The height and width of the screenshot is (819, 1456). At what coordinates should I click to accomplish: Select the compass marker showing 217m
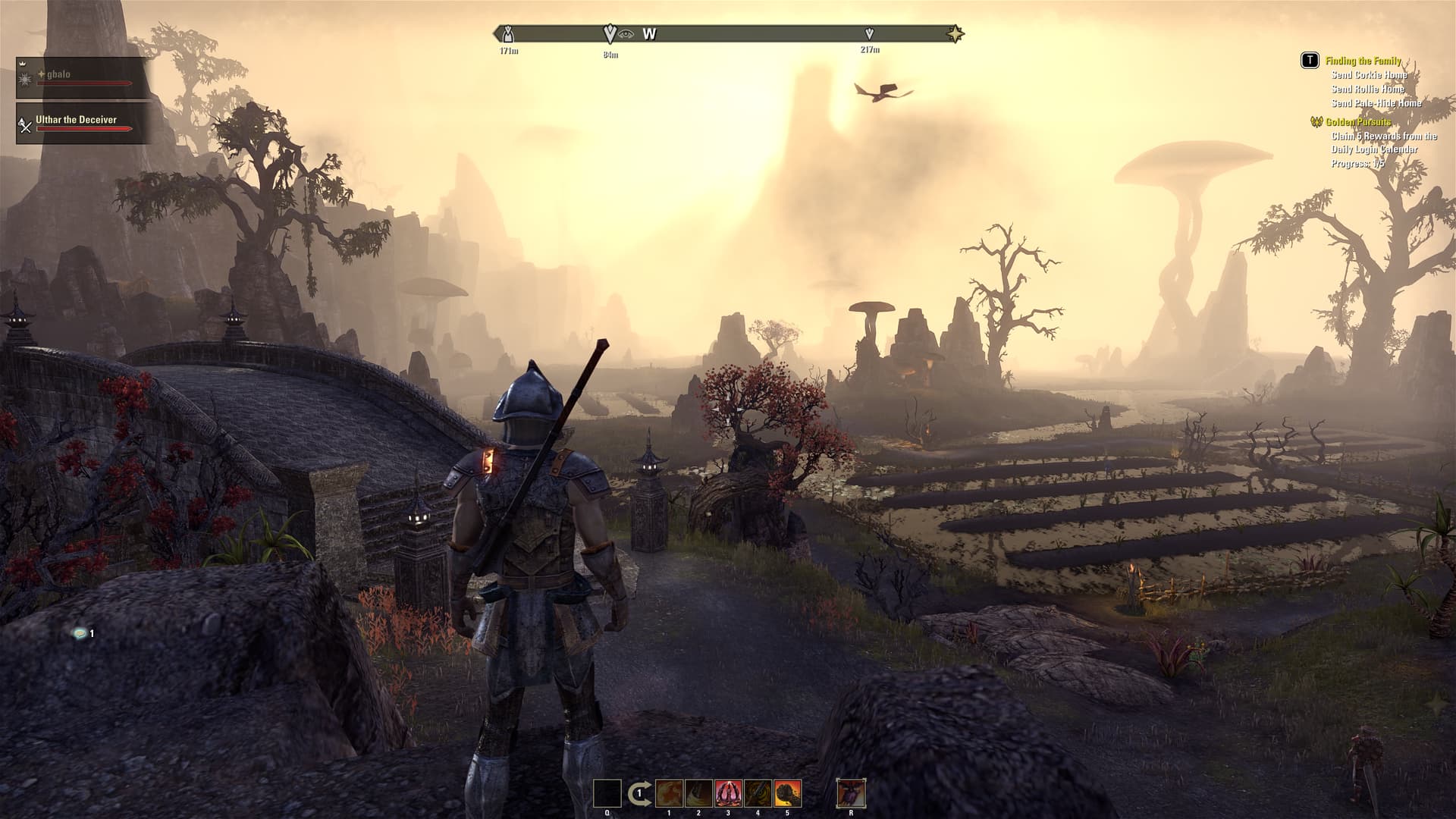[870, 34]
